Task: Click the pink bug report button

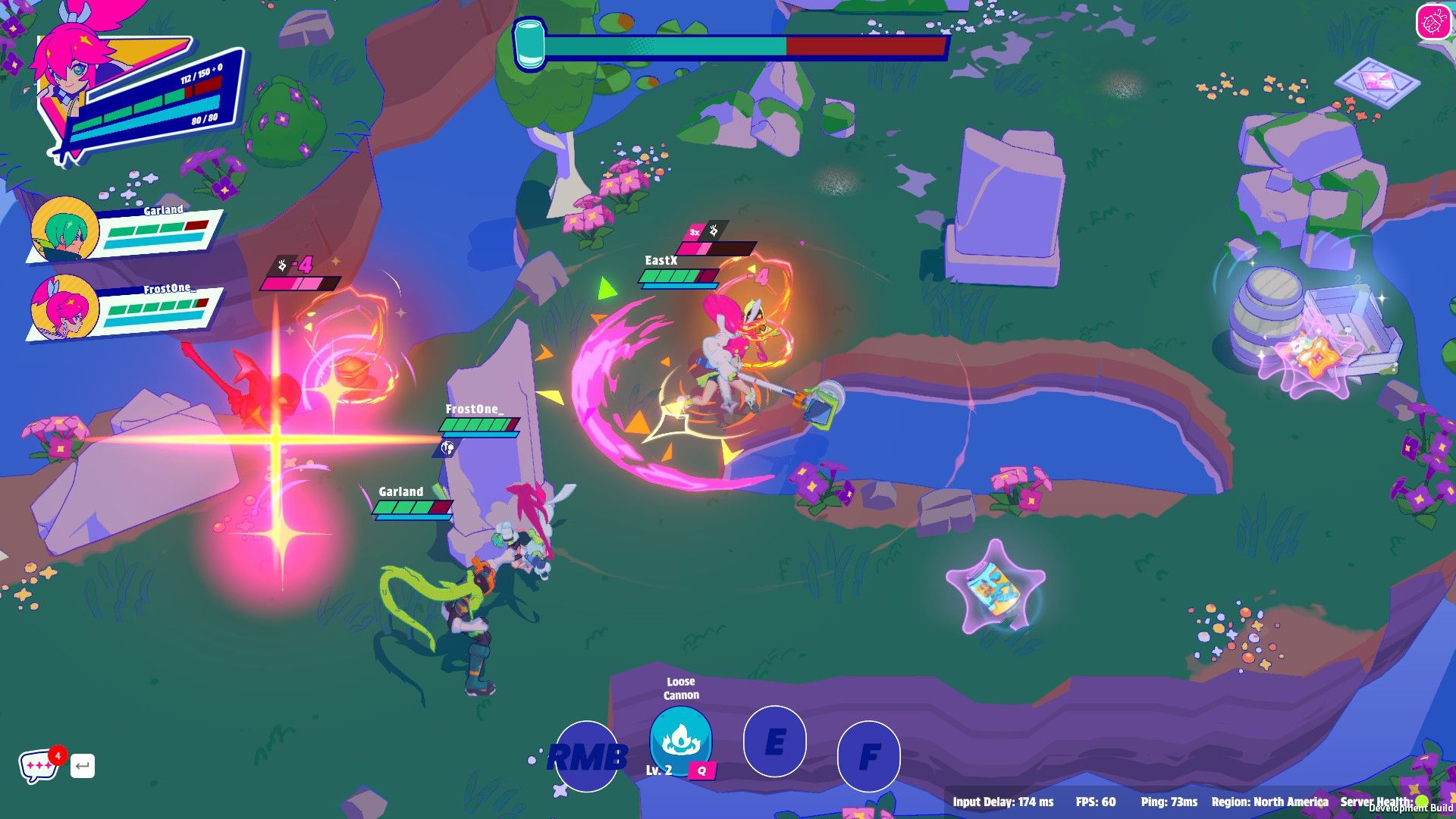Action: click(1432, 22)
